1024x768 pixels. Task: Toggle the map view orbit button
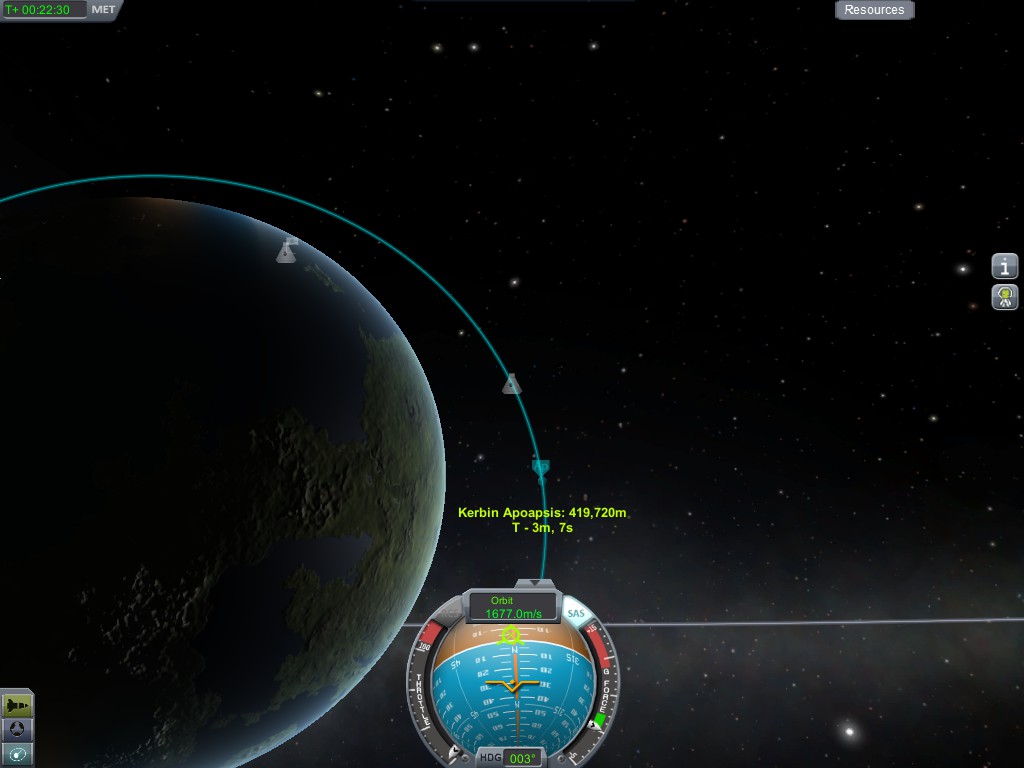point(17,754)
